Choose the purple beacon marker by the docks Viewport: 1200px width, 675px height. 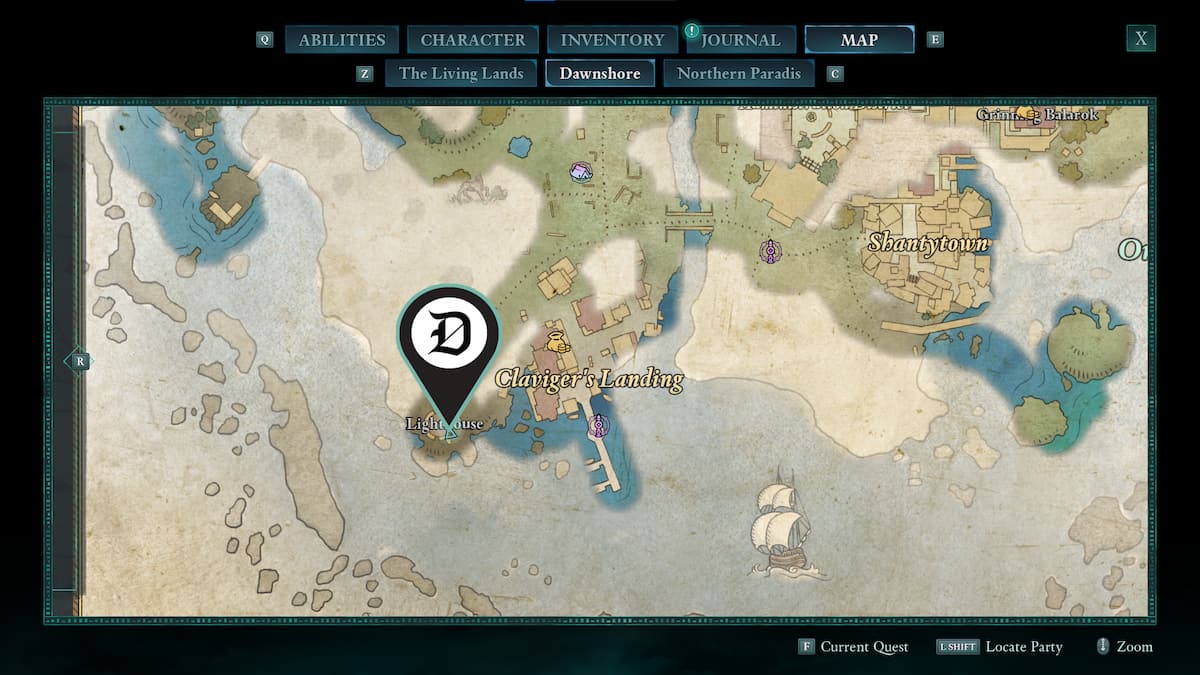pyautogui.click(x=598, y=427)
